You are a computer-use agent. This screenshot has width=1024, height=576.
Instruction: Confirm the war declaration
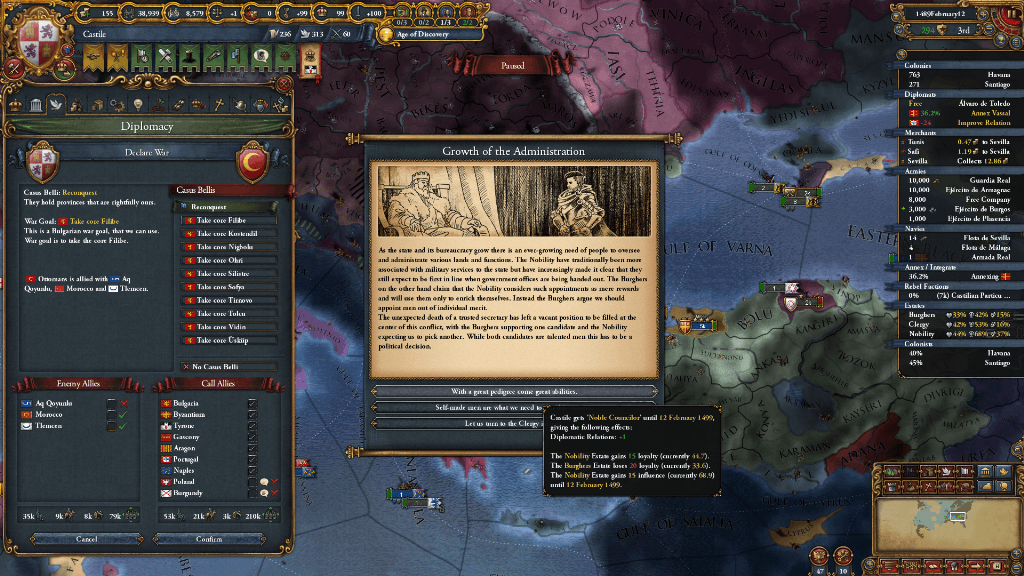pyautogui.click(x=209, y=539)
